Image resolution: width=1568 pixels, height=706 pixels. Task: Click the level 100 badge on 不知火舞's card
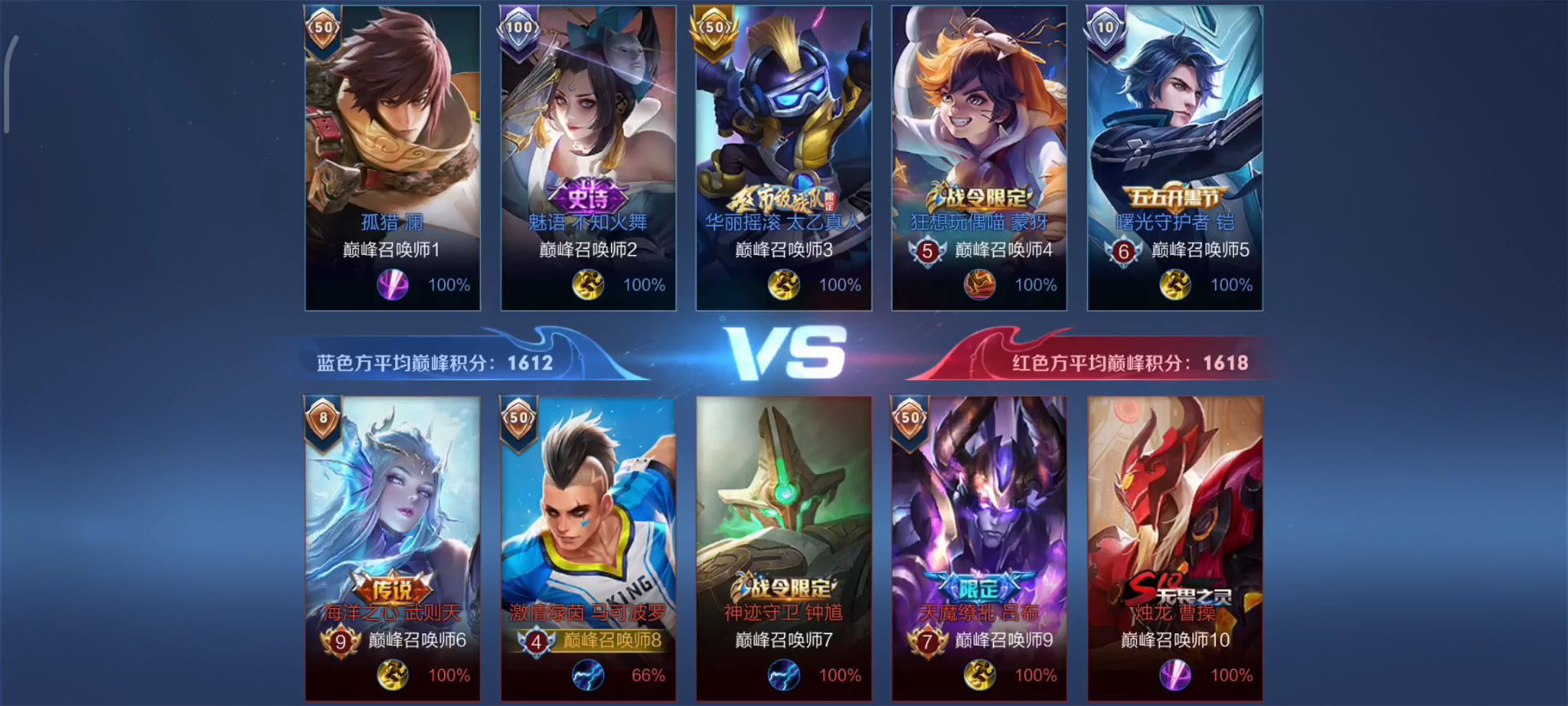point(517,26)
